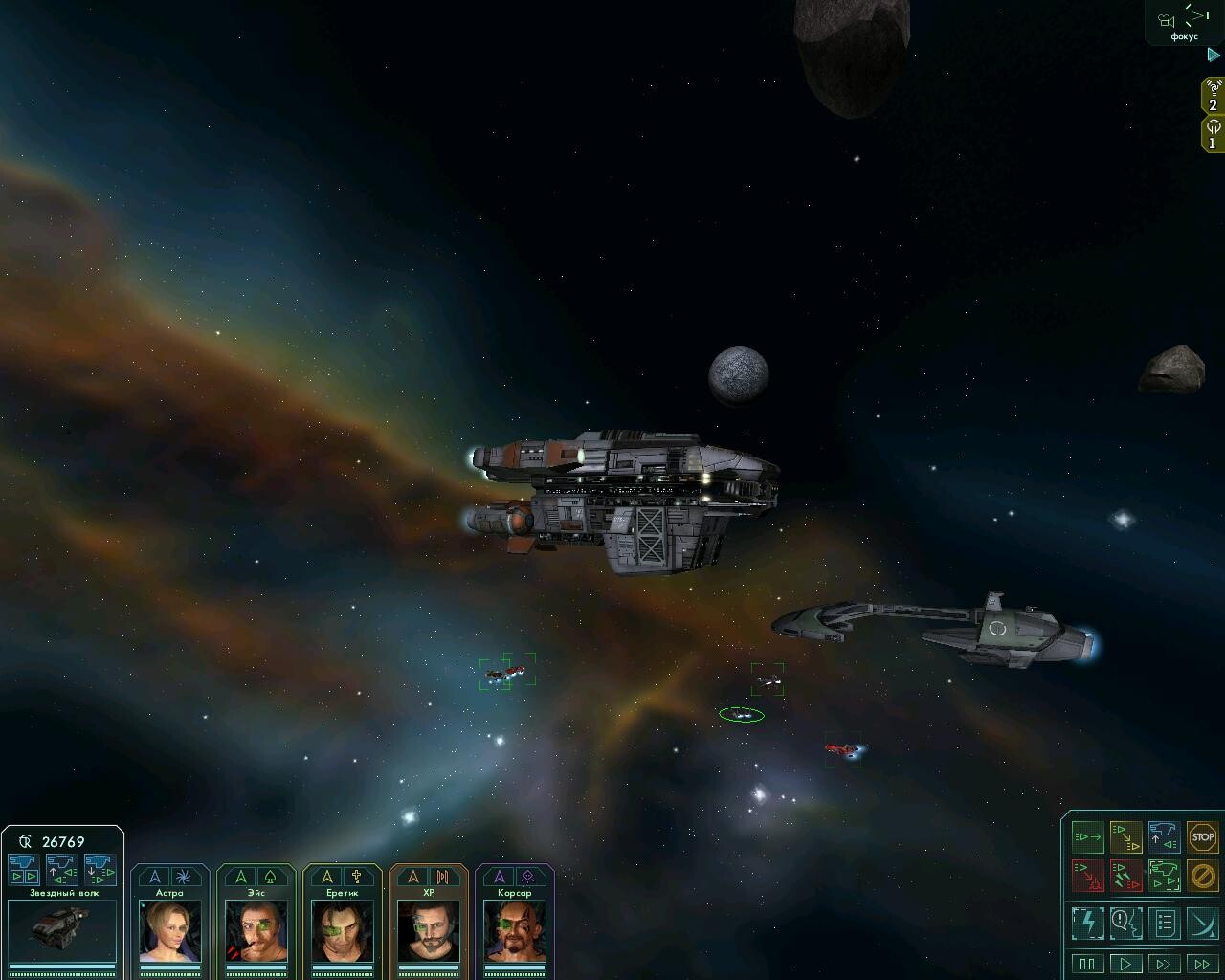1225x980 pixels.
Task: Expand the side panel with the teal arrow
Action: pyautogui.click(x=1214, y=56)
